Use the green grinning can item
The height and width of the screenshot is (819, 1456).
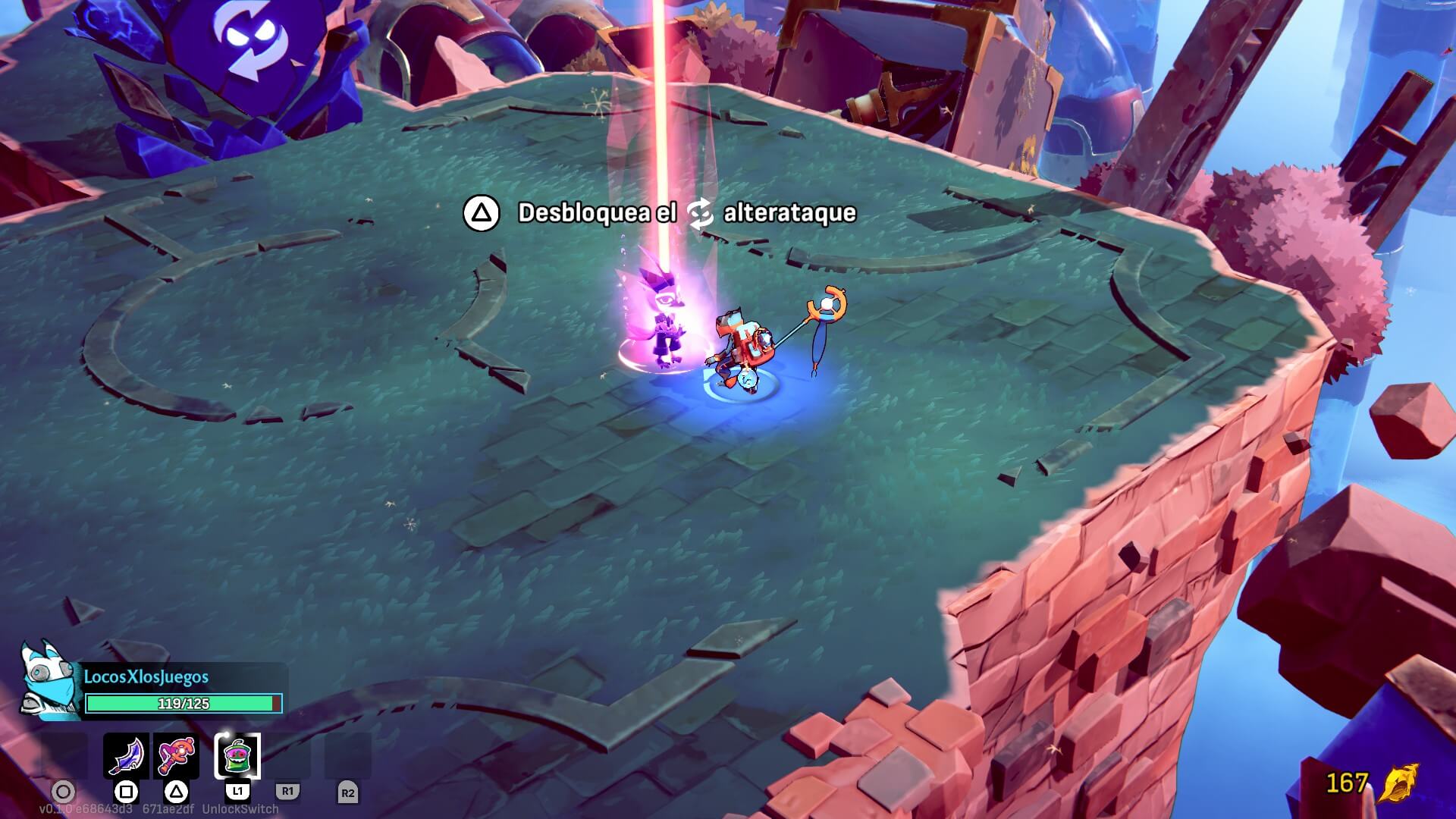pyautogui.click(x=237, y=755)
